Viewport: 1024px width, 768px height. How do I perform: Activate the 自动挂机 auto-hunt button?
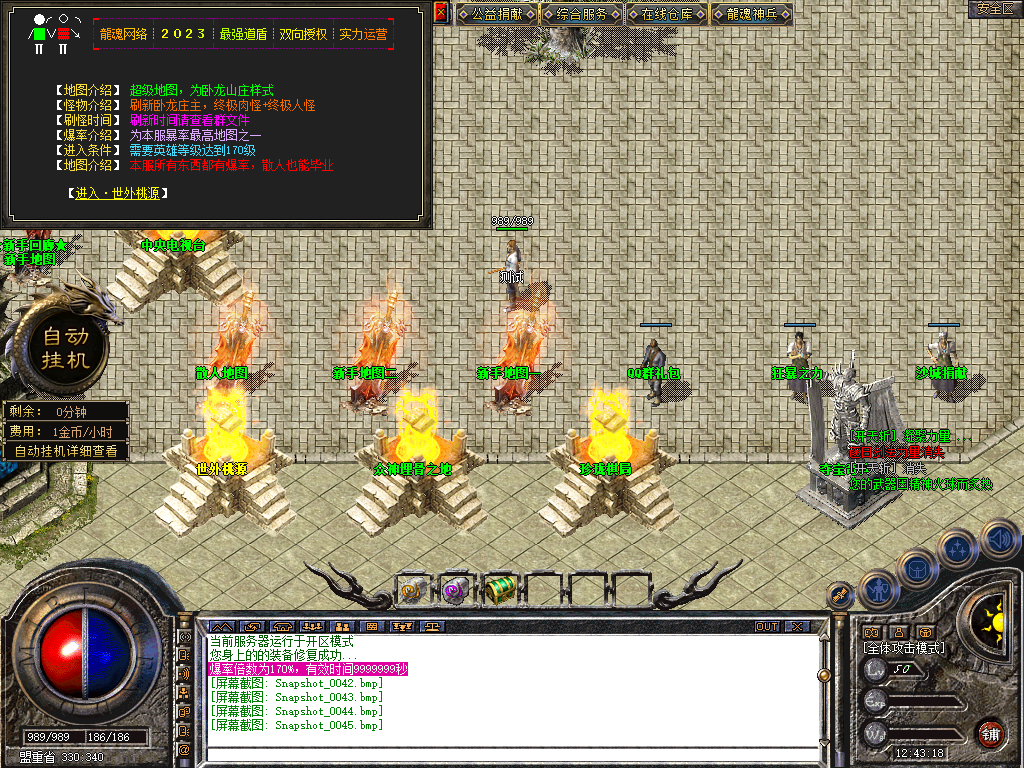point(65,346)
